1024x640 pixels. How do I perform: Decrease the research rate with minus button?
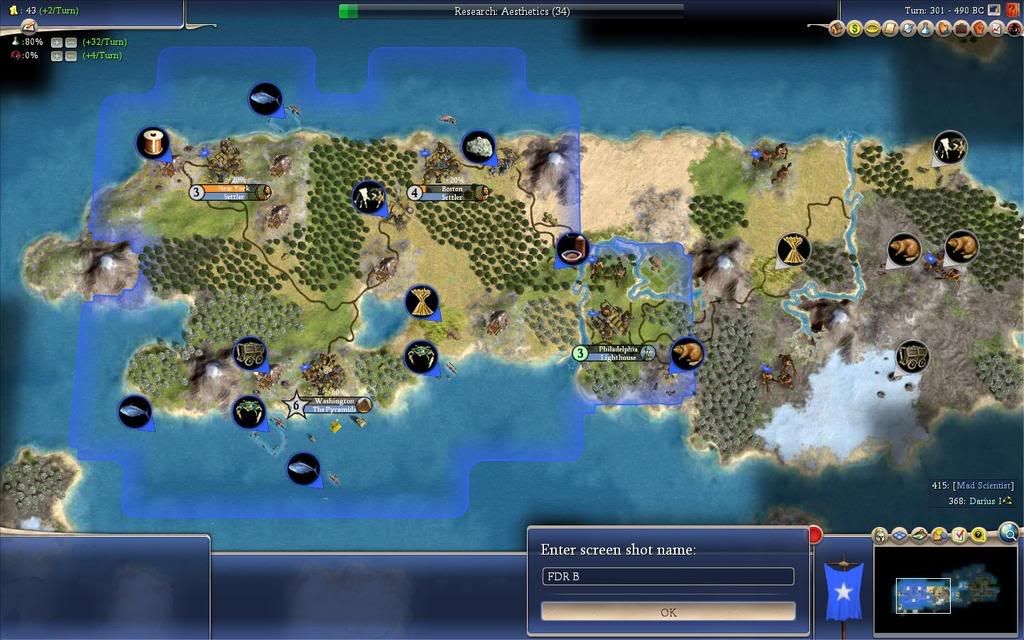[x=71, y=42]
